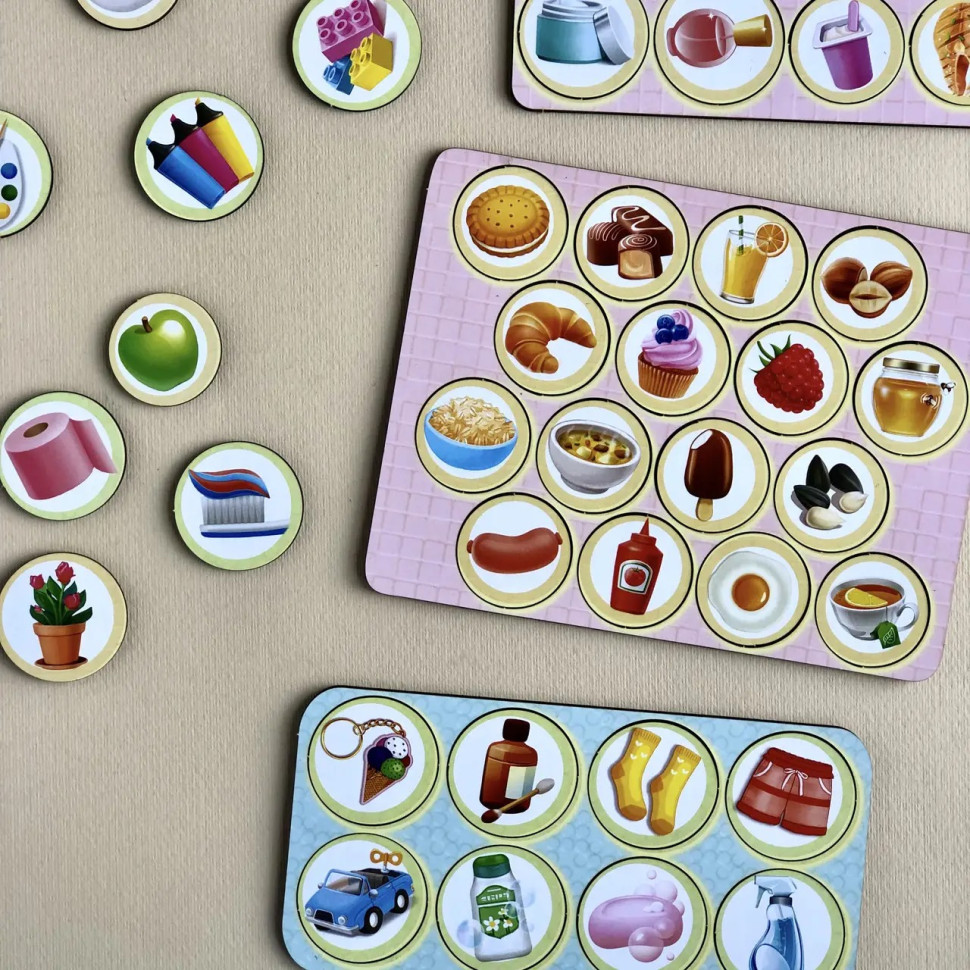Pick the colored markers token
The image size is (970, 970).
tap(198, 155)
